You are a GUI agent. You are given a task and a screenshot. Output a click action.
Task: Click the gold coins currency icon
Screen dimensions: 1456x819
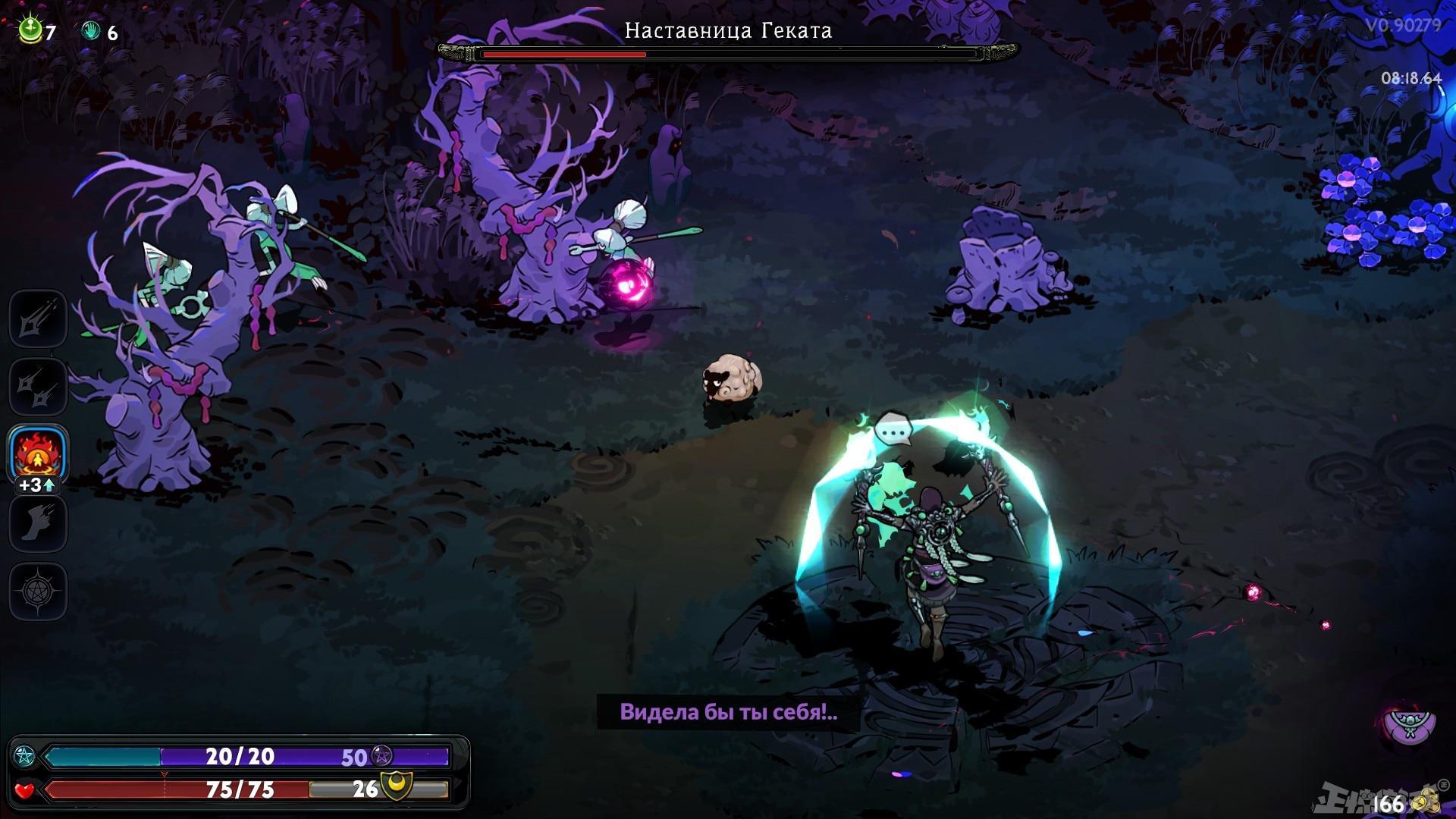(1423, 802)
